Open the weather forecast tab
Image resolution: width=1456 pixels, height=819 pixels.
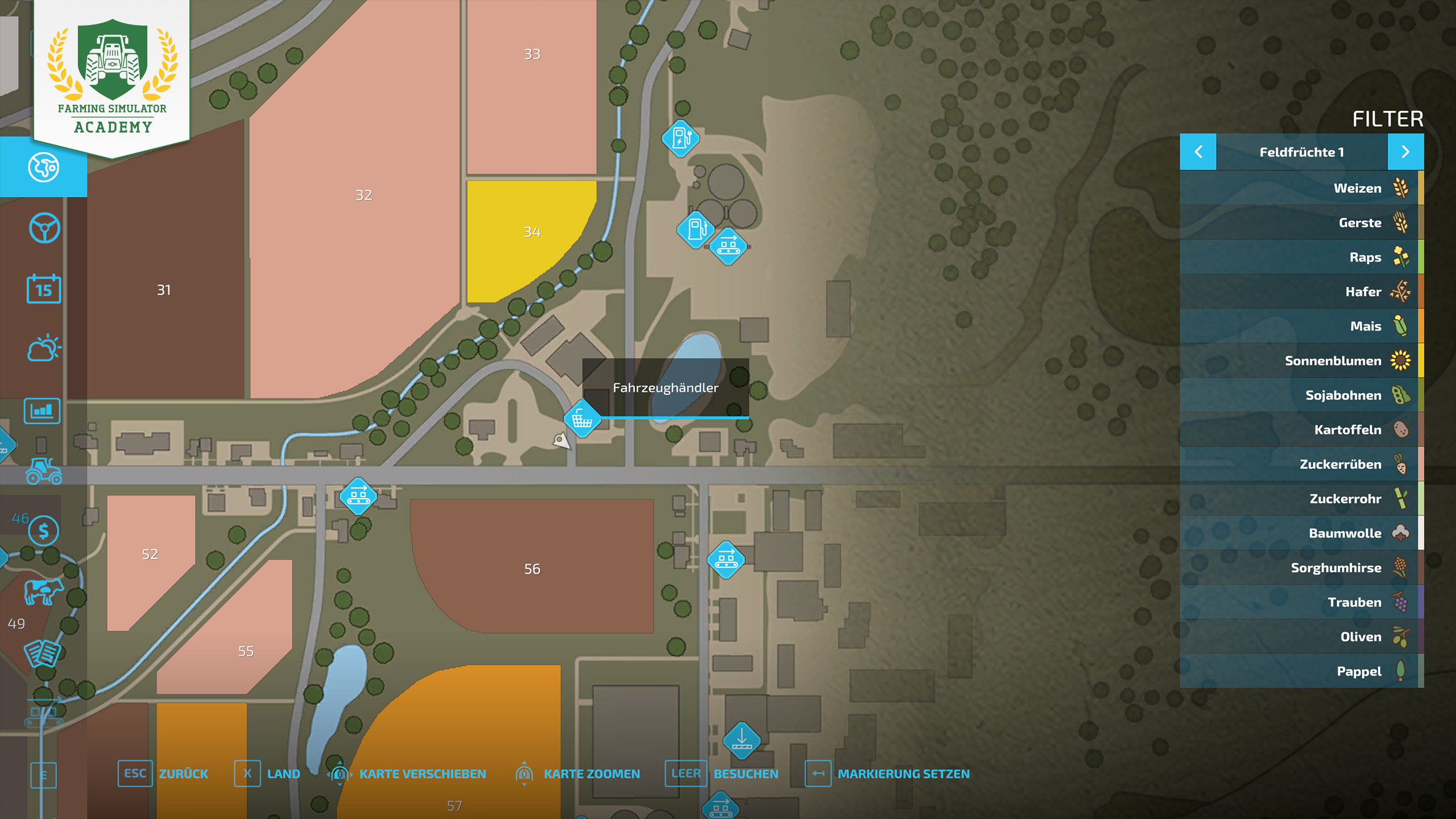tap(44, 349)
